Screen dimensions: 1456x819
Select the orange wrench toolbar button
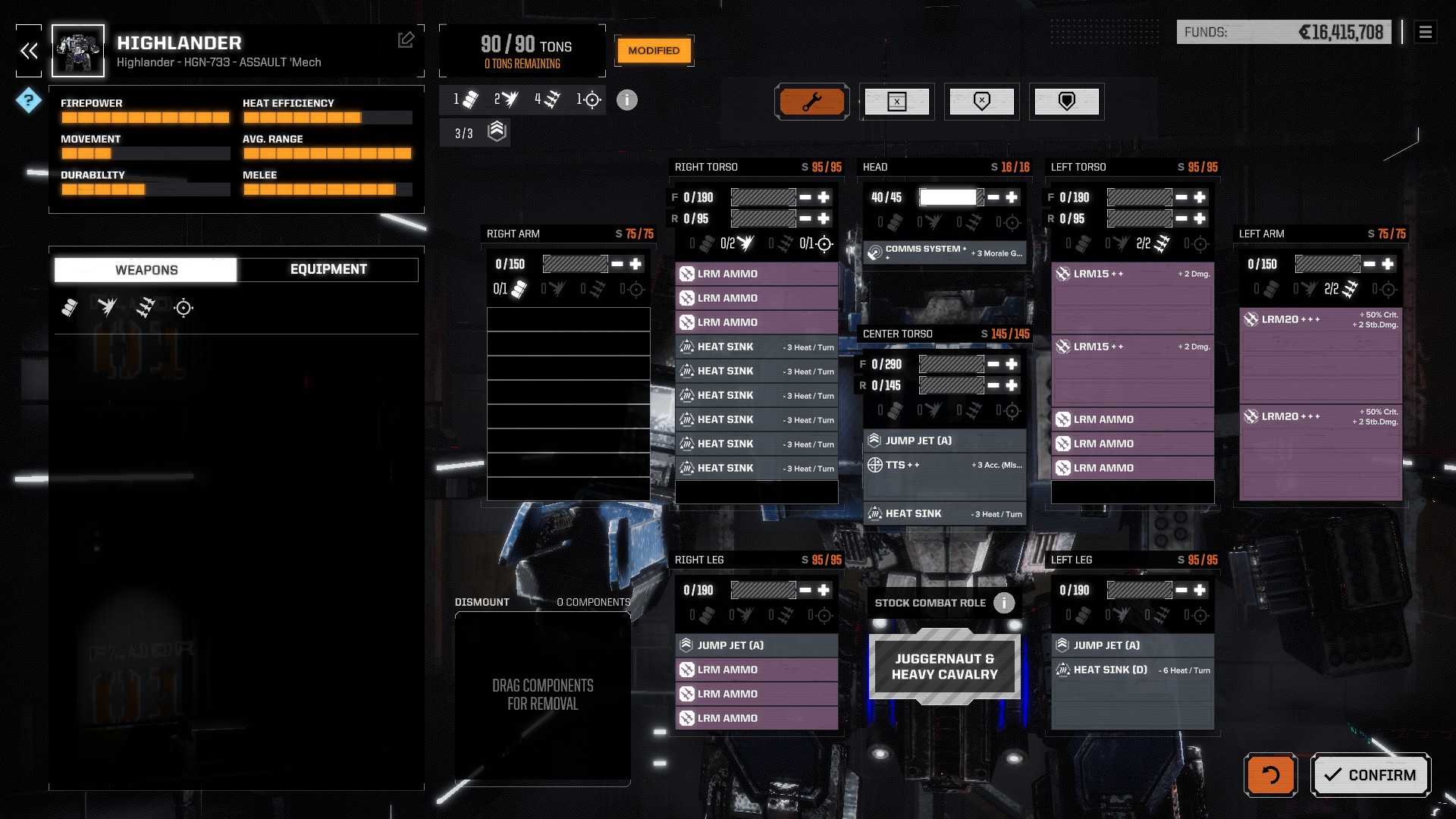point(811,102)
